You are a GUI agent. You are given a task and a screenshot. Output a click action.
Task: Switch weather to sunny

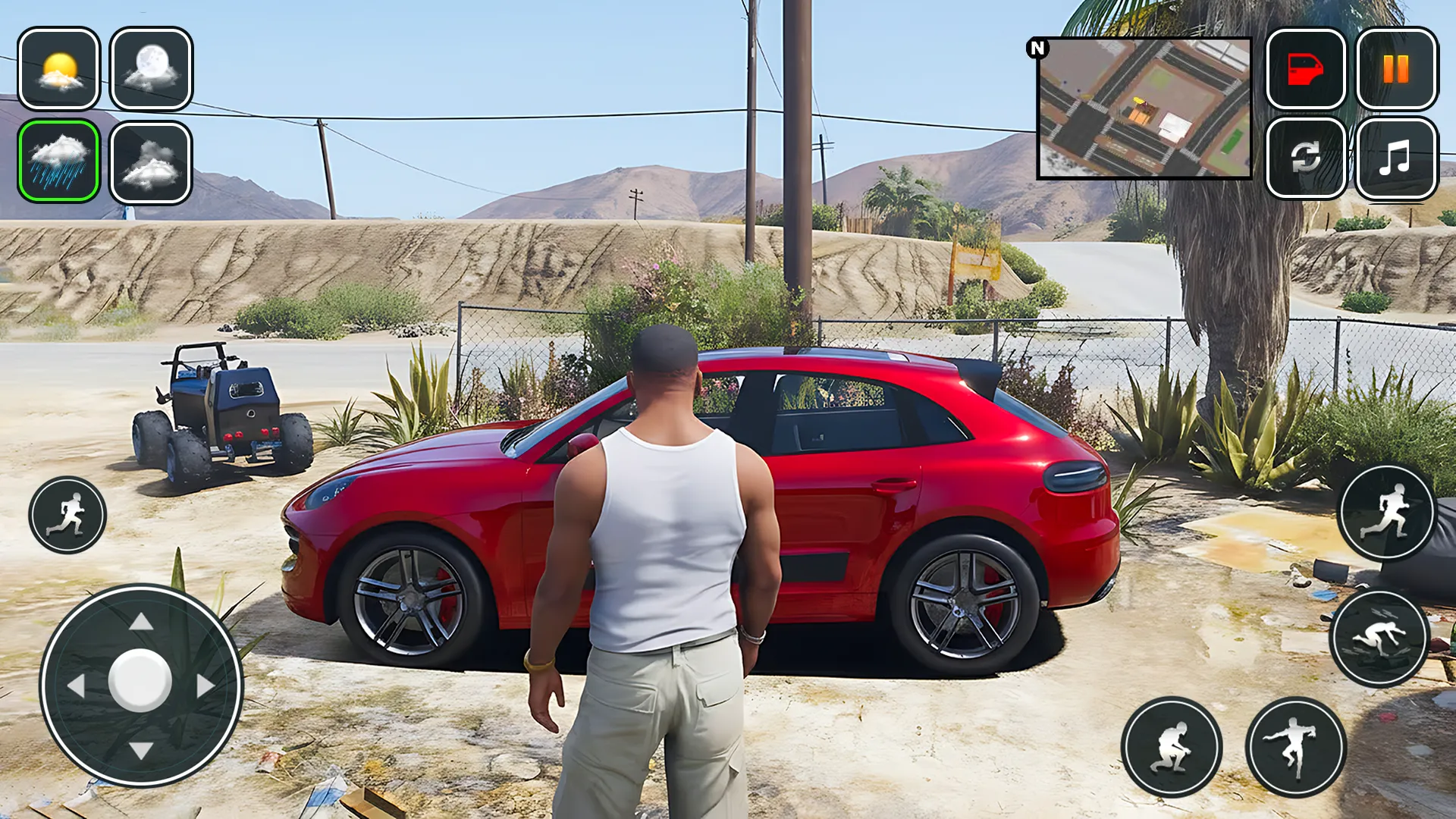pyautogui.click(x=59, y=69)
